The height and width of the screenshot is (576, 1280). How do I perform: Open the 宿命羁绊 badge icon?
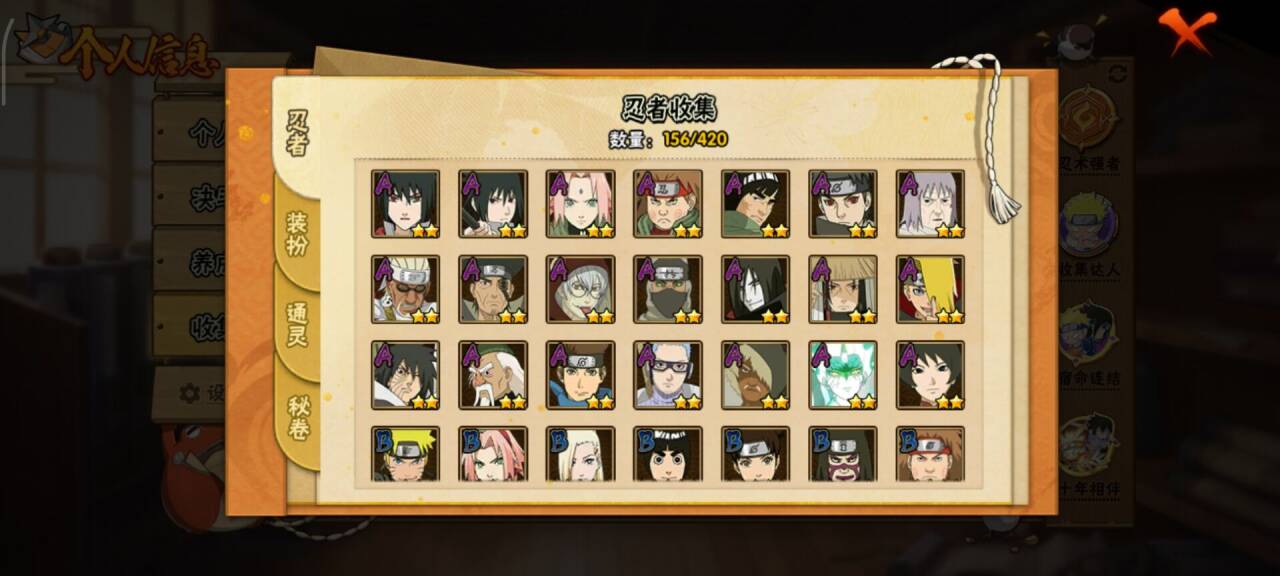(x=1089, y=340)
